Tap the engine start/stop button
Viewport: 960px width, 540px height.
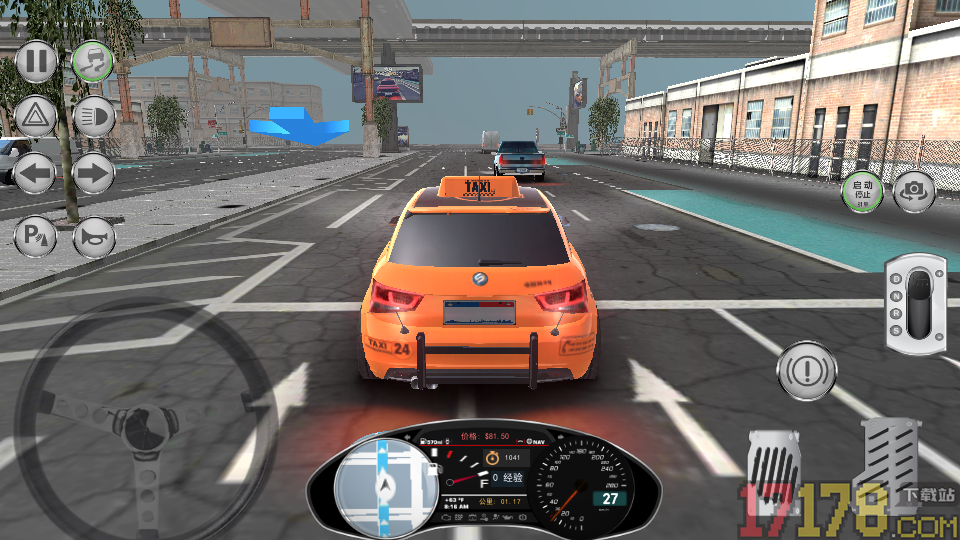862,191
